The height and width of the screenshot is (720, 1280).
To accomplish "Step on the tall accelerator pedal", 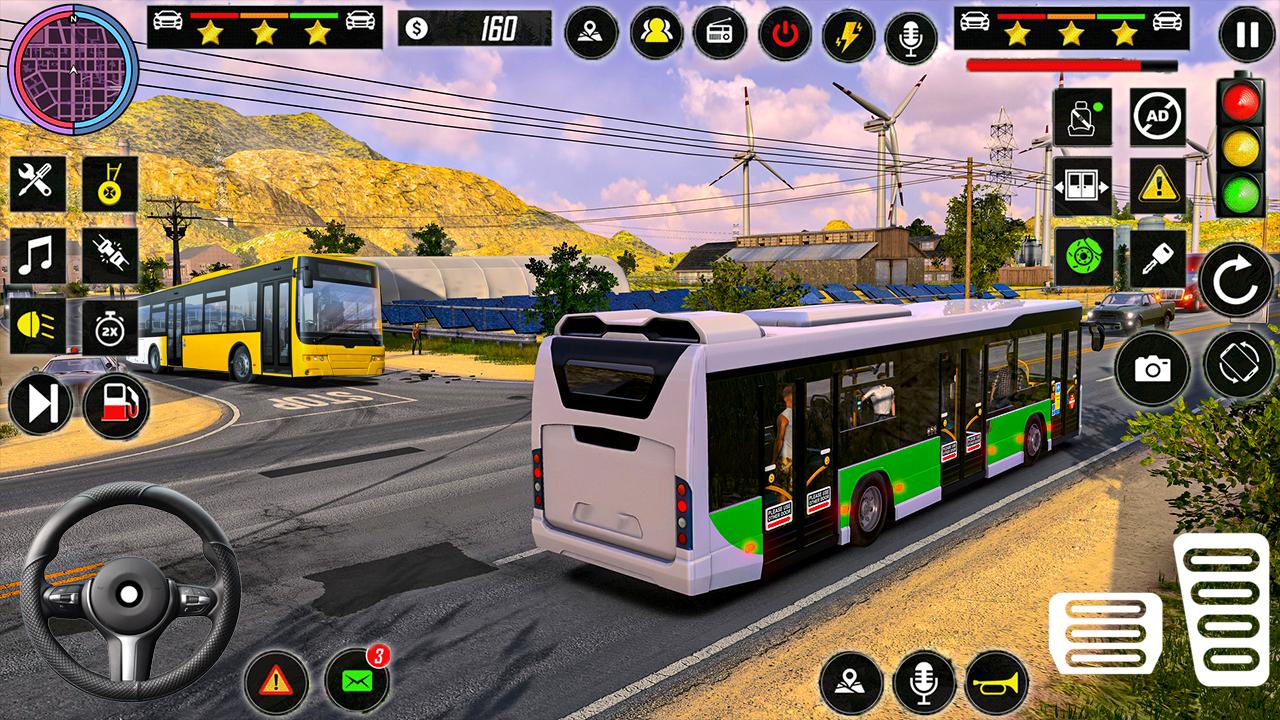I will tap(1221, 608).
